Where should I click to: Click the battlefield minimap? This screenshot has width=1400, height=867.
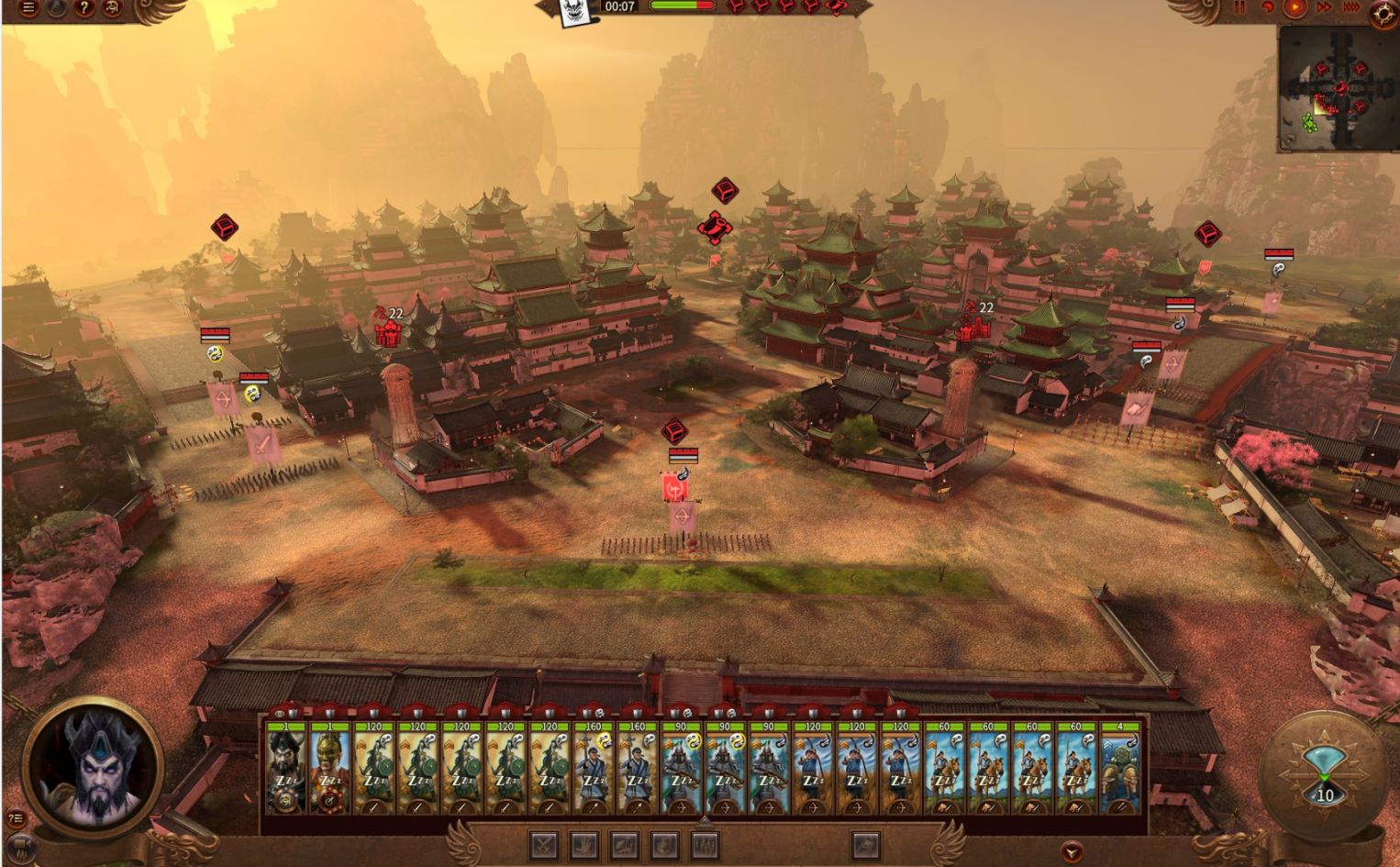coord(1337,87)
